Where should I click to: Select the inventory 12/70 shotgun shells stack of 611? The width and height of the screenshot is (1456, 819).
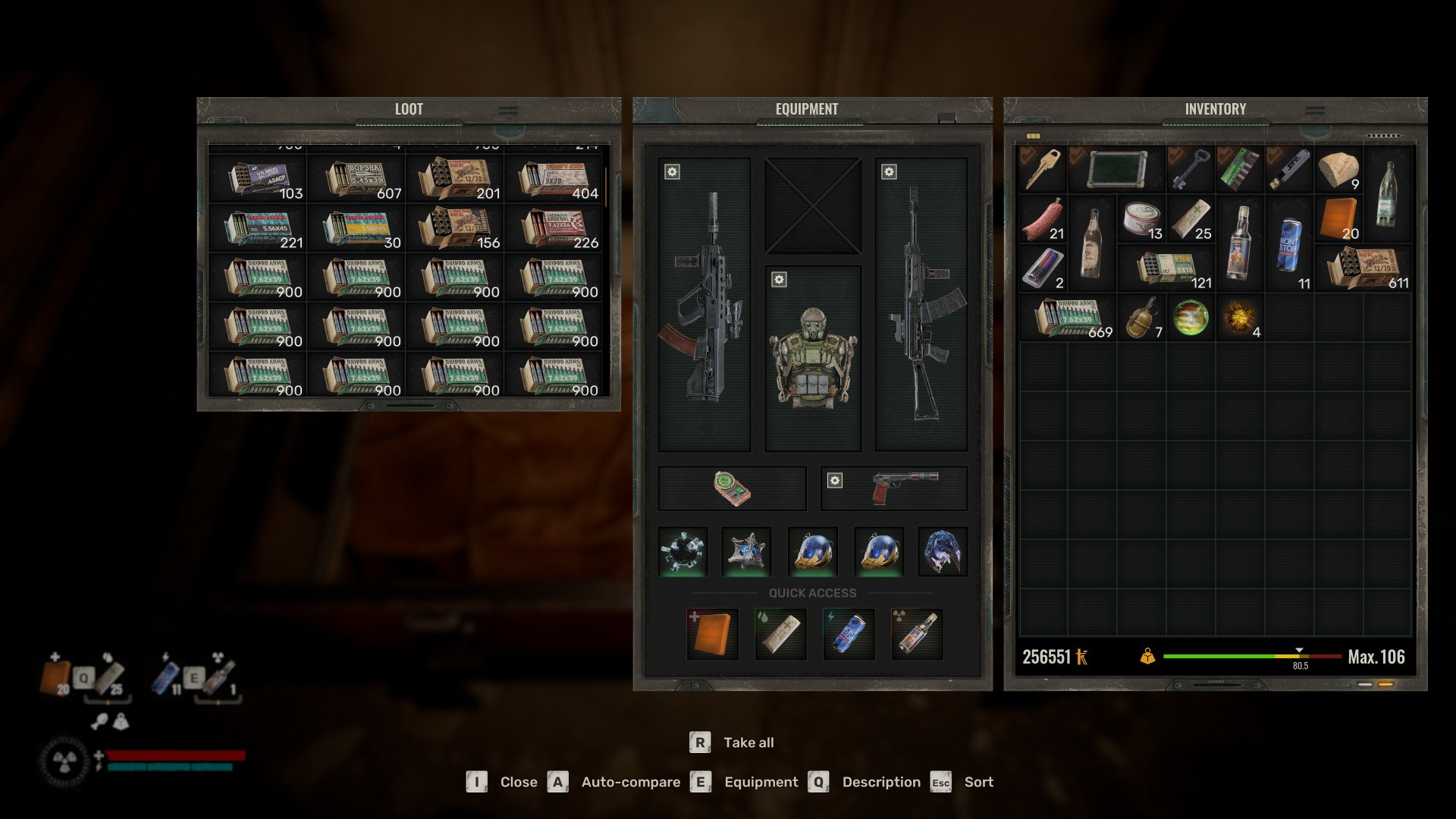1363,268
